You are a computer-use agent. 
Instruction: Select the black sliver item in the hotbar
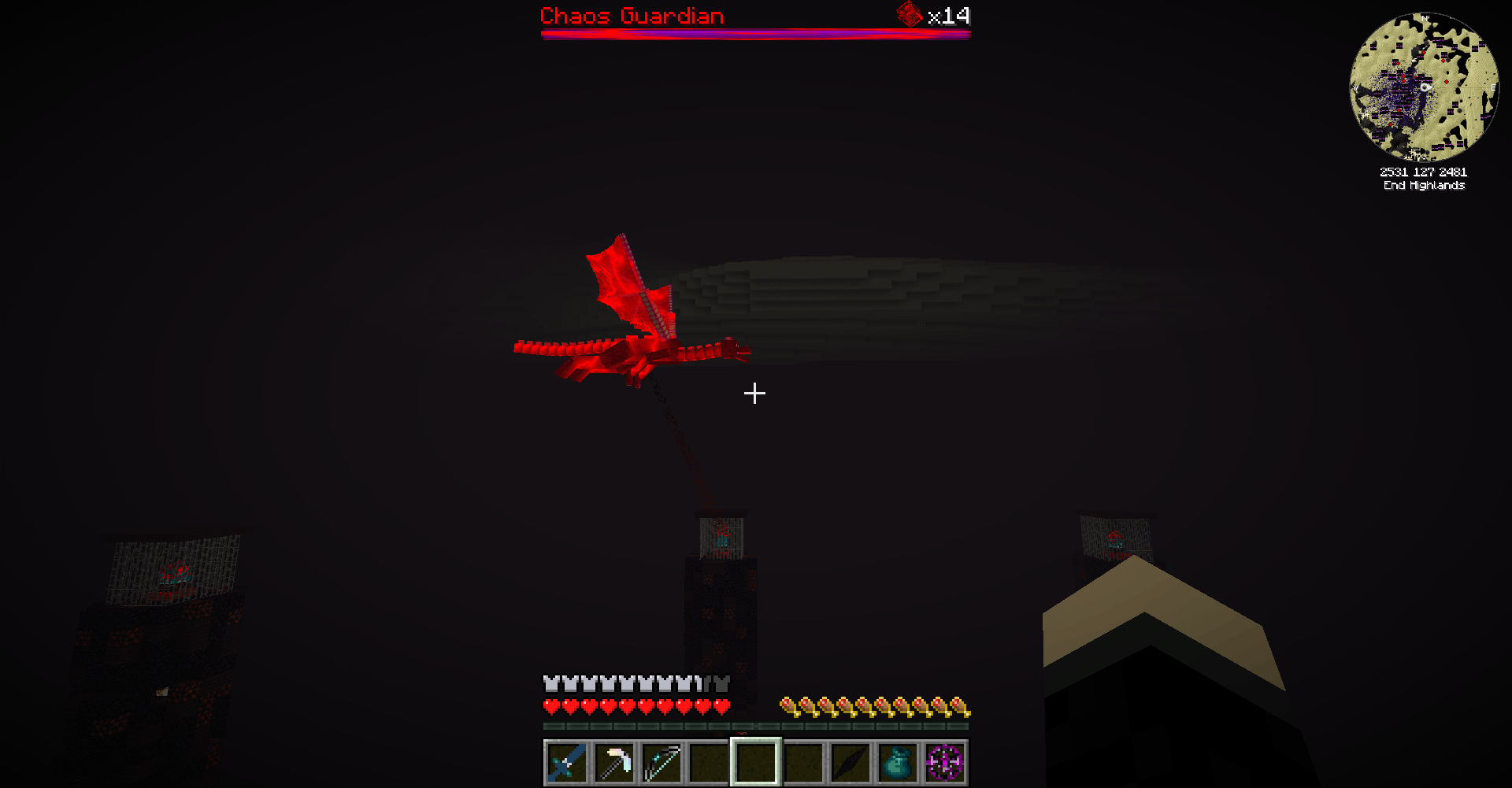point(849,761)
